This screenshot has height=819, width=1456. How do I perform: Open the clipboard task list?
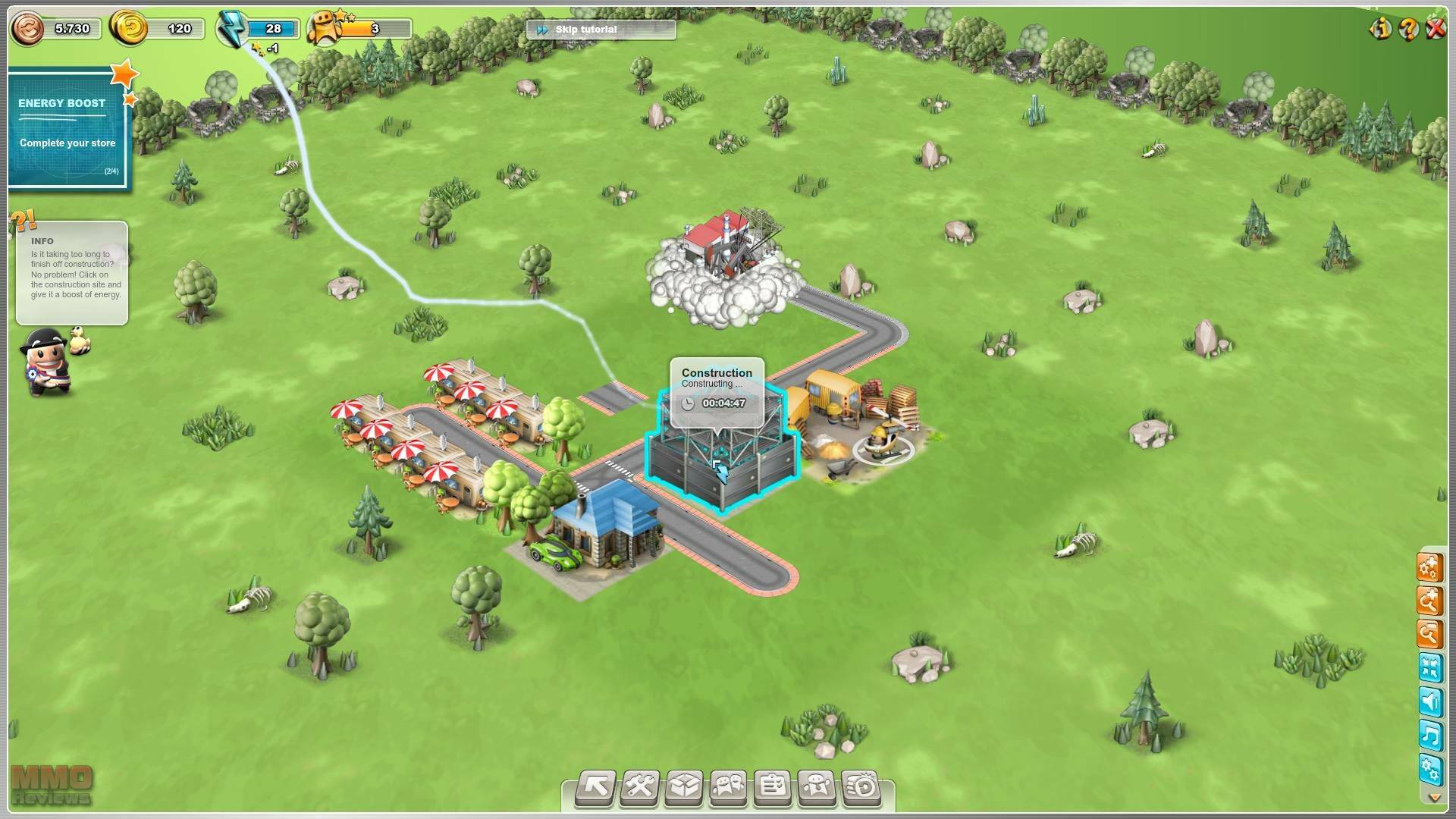(x=772, y=788)
